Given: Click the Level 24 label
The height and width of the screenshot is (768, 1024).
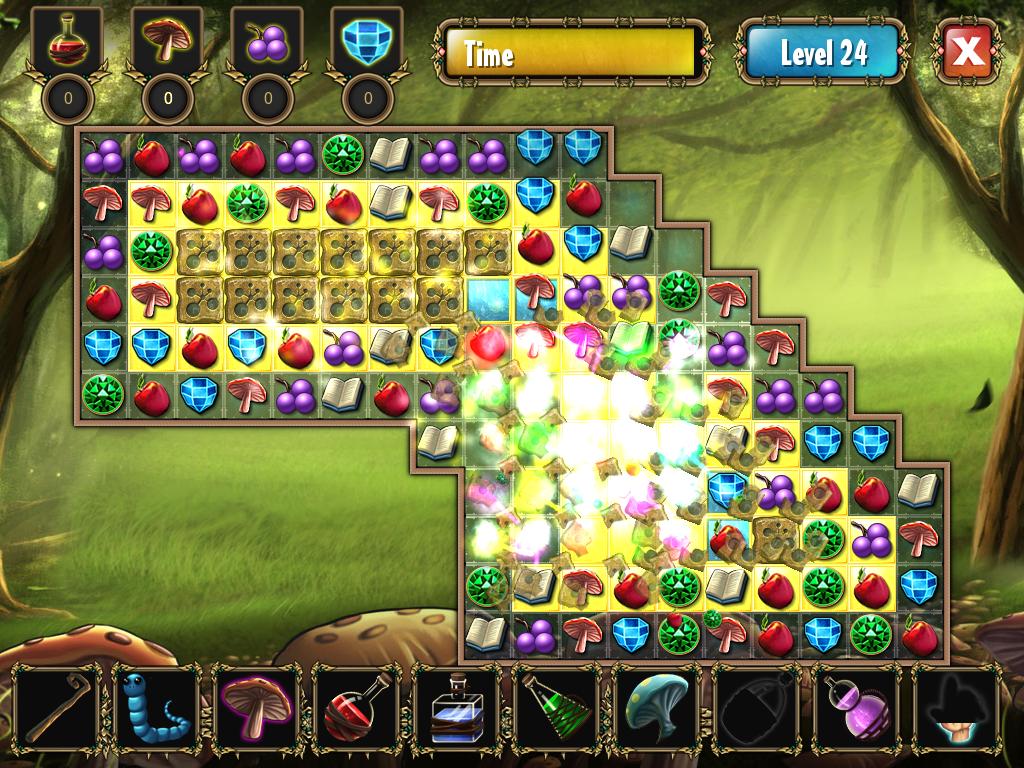Looking at the screenshot, I should (824, 52).
